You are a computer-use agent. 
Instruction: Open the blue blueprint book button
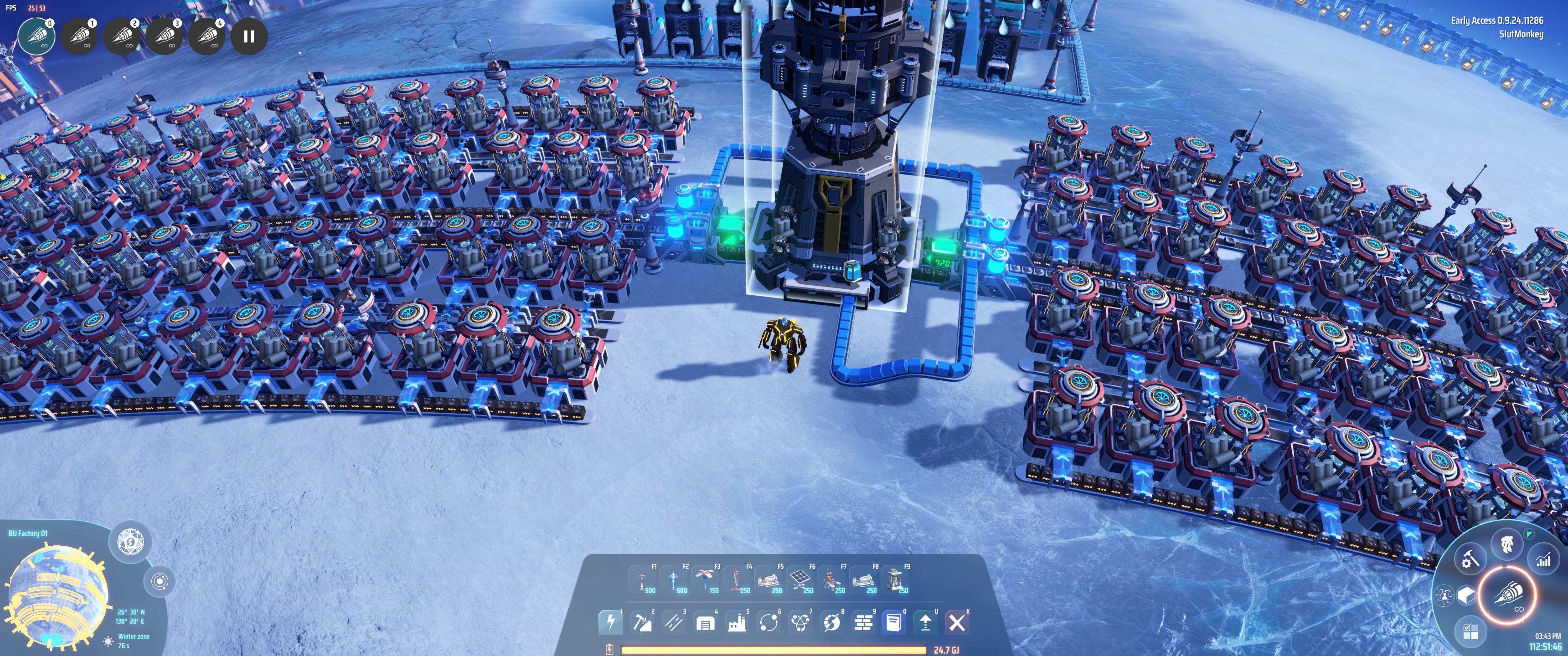(894, 622)
